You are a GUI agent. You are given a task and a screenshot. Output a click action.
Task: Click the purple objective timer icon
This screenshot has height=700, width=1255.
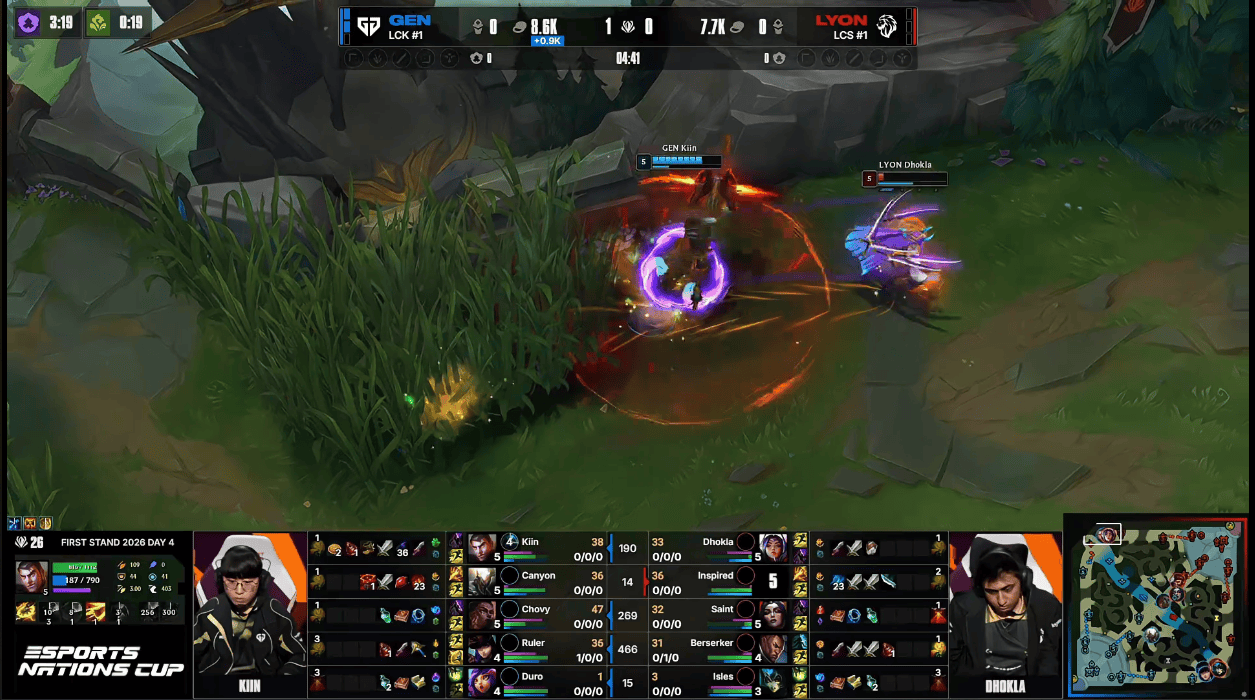(x=28, y=22)
